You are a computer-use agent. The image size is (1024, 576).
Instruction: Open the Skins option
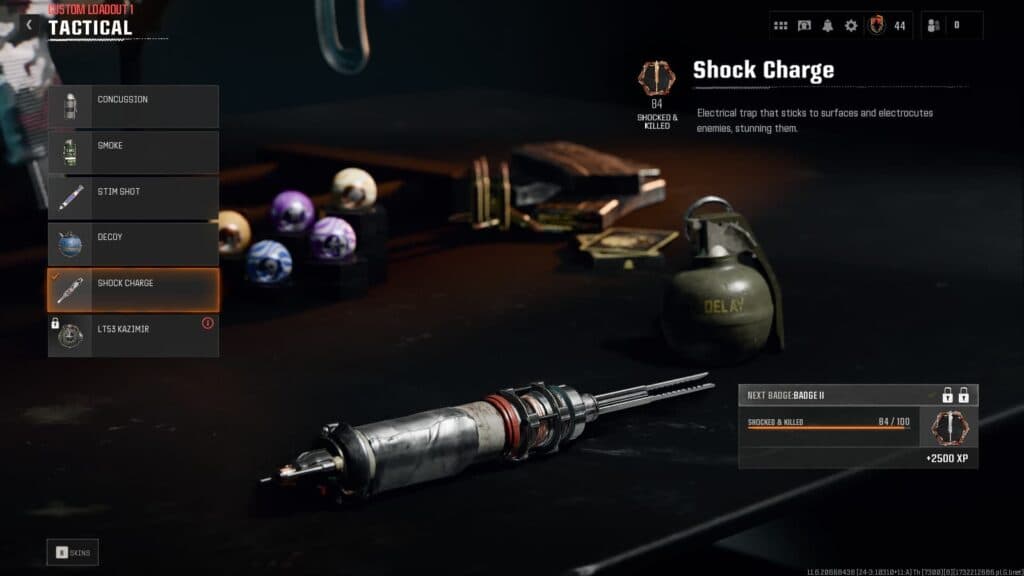pyautogui.click(x=73, y=552)
